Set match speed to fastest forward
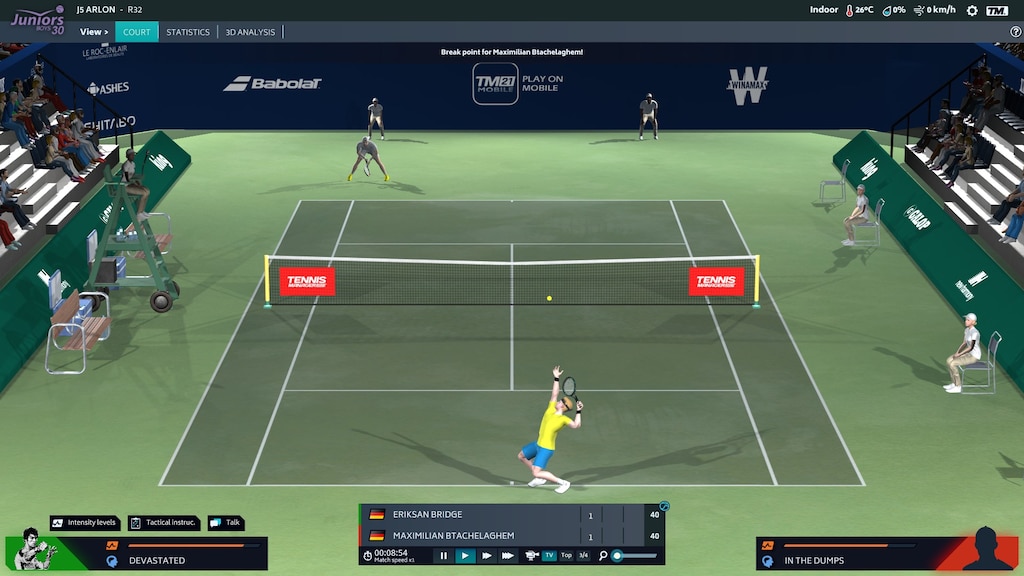 tap(508, 555)
